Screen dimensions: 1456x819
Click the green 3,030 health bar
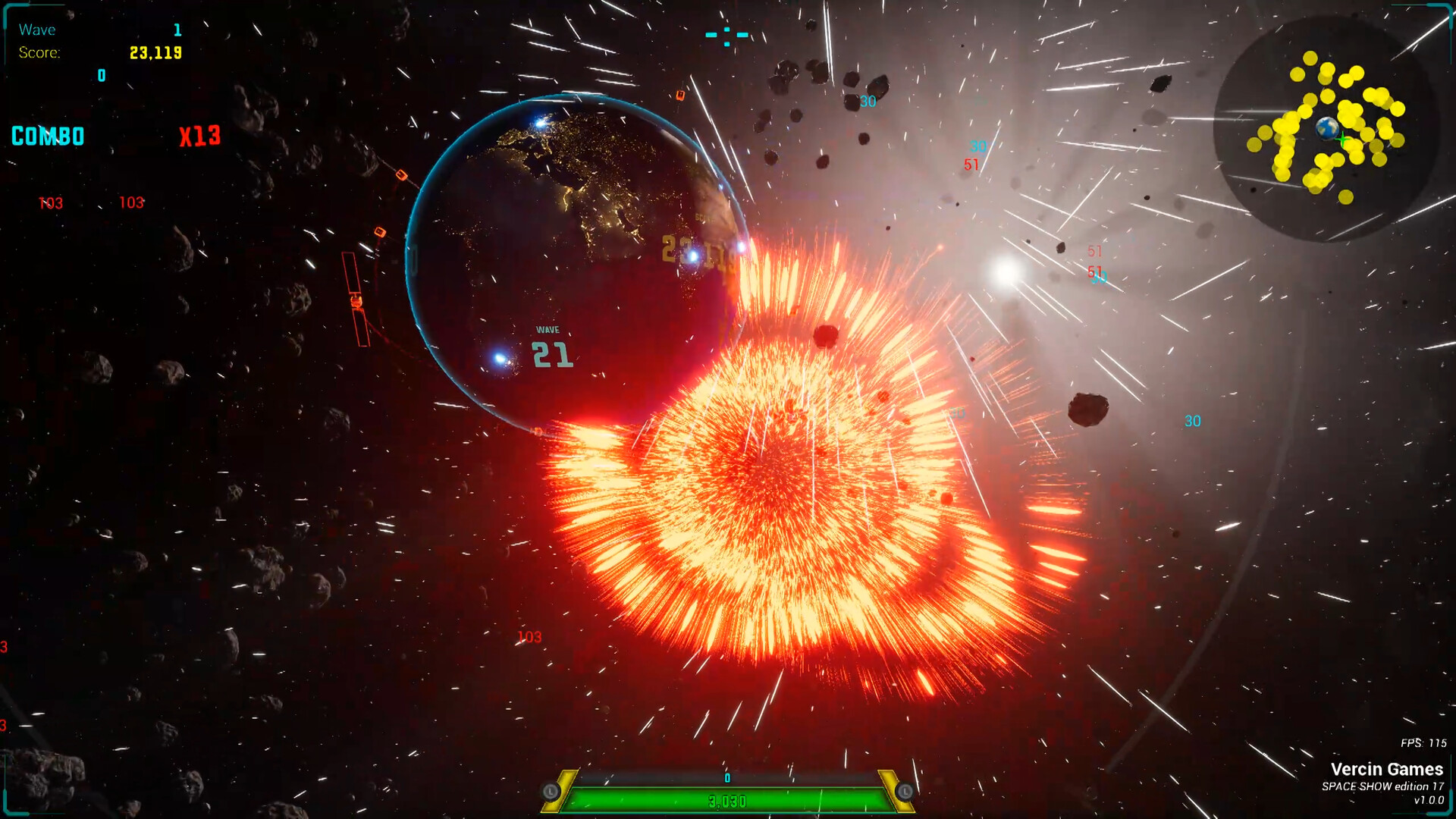[x=726, y=799]
